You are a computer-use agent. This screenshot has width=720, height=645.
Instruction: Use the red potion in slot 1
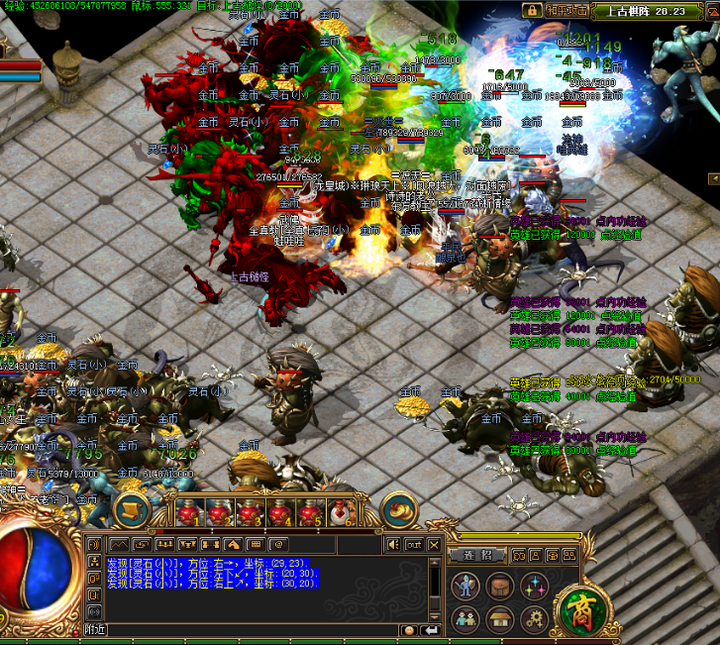click(189, 512)
